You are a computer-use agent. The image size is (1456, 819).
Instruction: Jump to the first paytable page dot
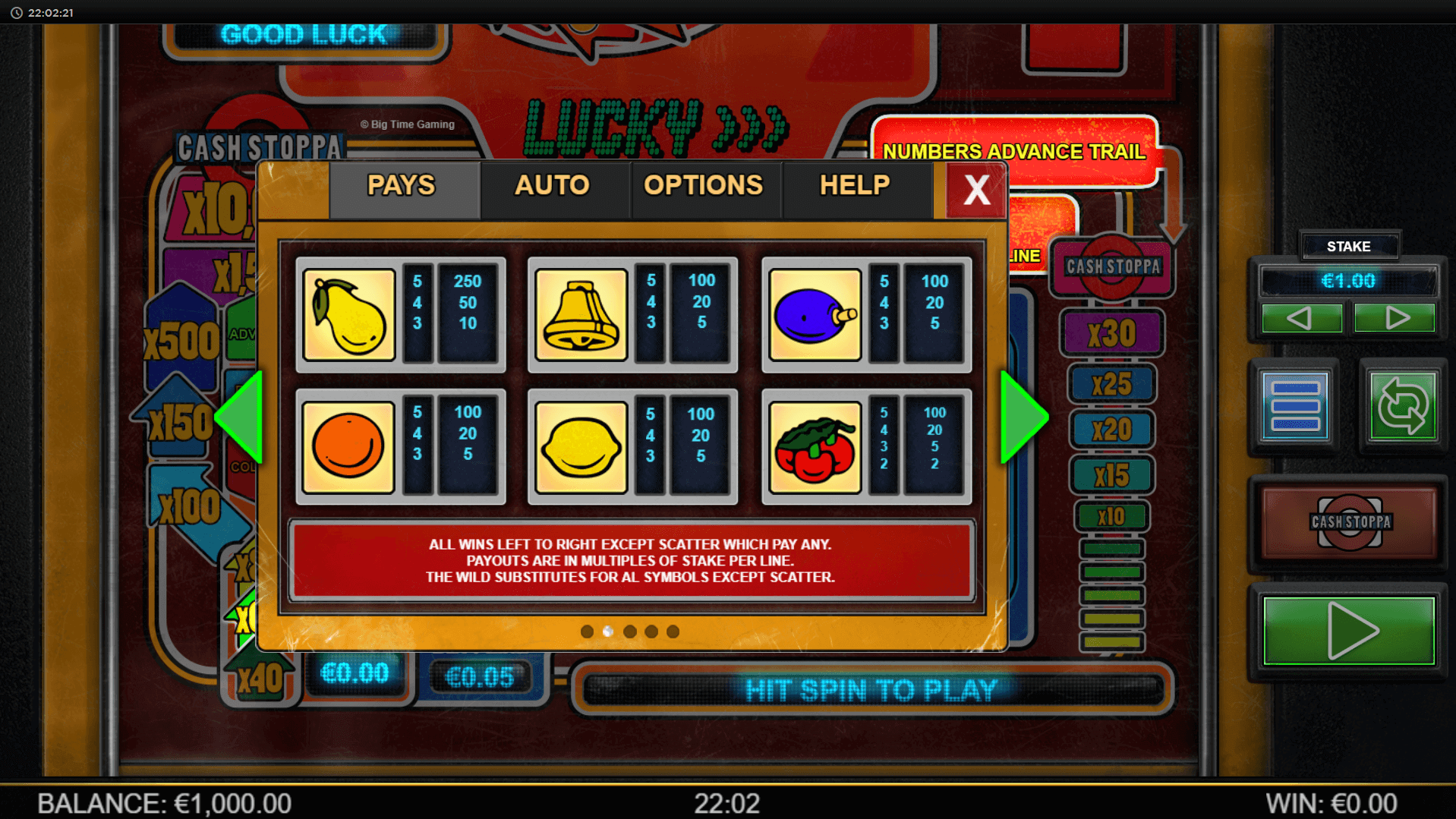pyautogui.click(x=586, y=632)
